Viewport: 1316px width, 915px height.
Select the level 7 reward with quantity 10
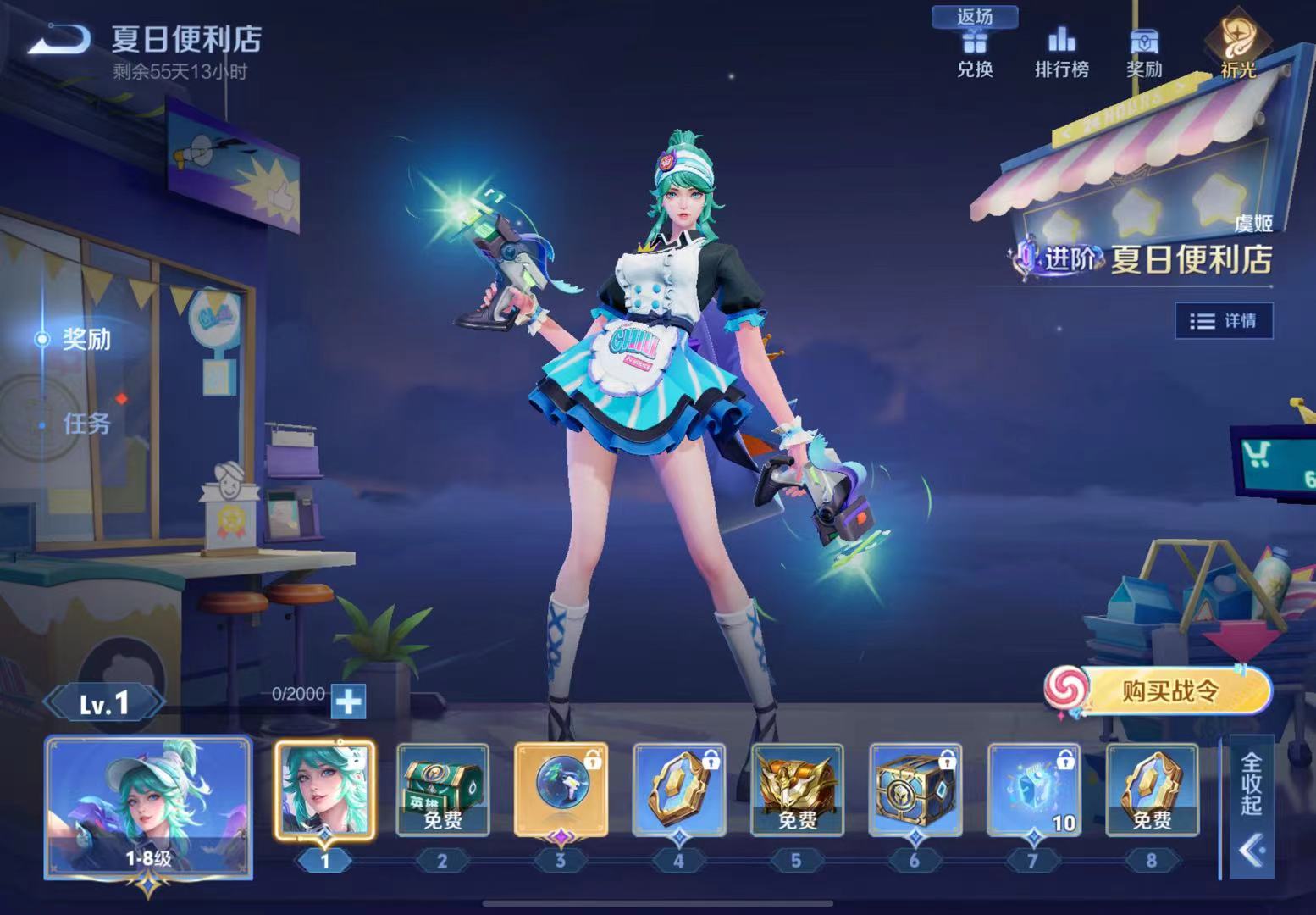(x=1033, y=790)
